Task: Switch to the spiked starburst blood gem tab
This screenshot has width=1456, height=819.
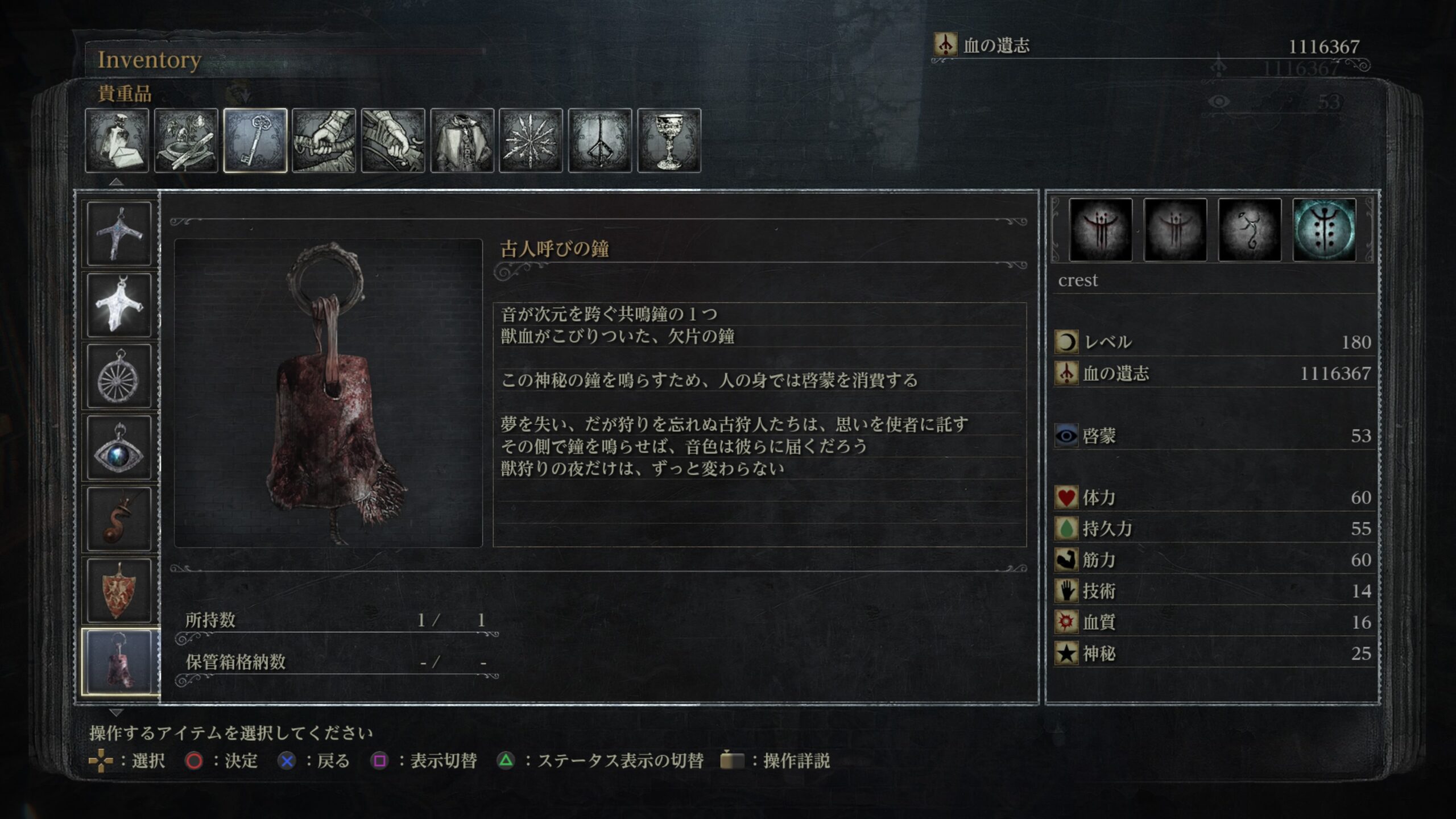Action: (x=531, y=140)
